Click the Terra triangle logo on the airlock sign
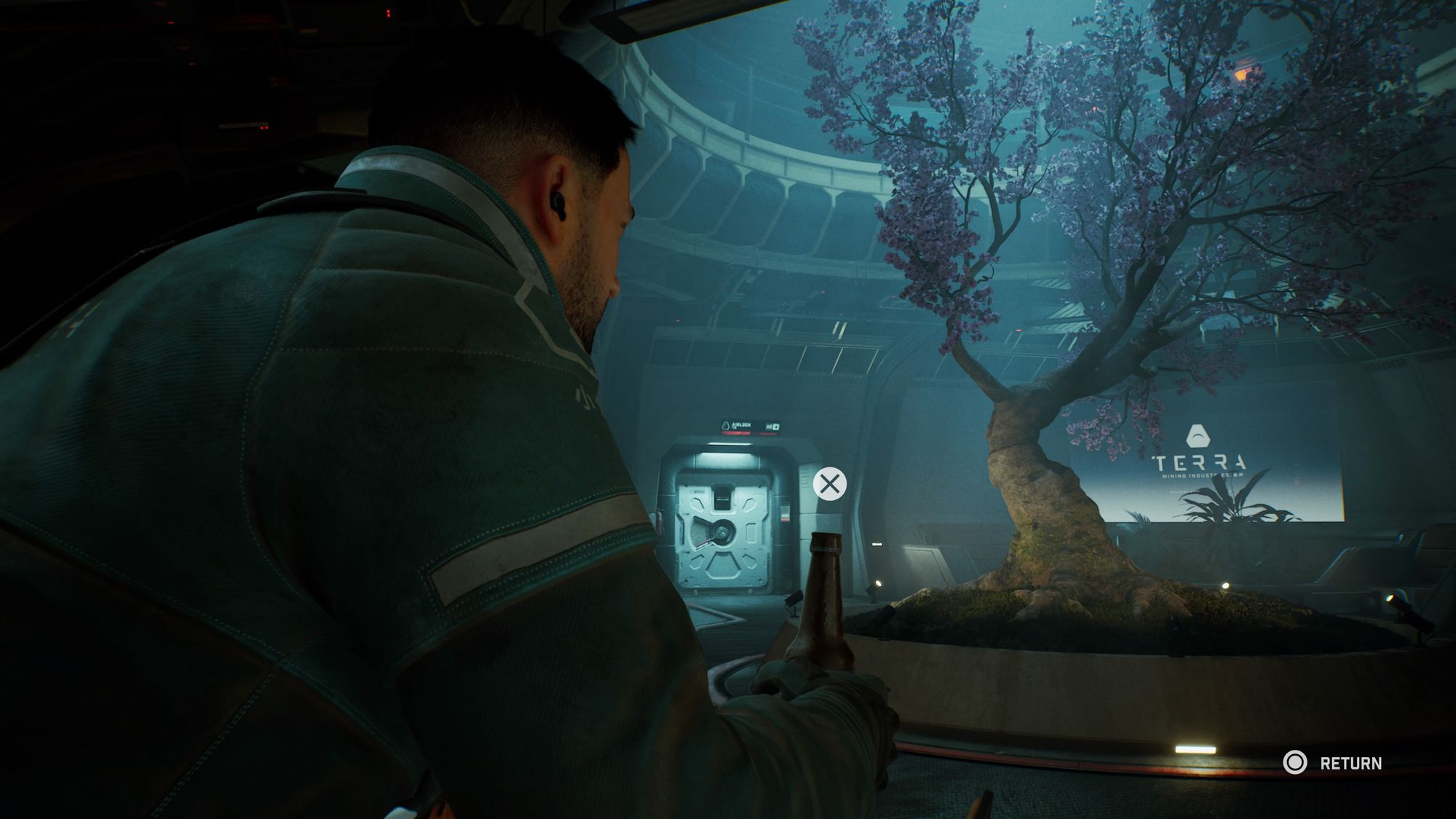Screen dimensions: 1456x819 point(726,426)
